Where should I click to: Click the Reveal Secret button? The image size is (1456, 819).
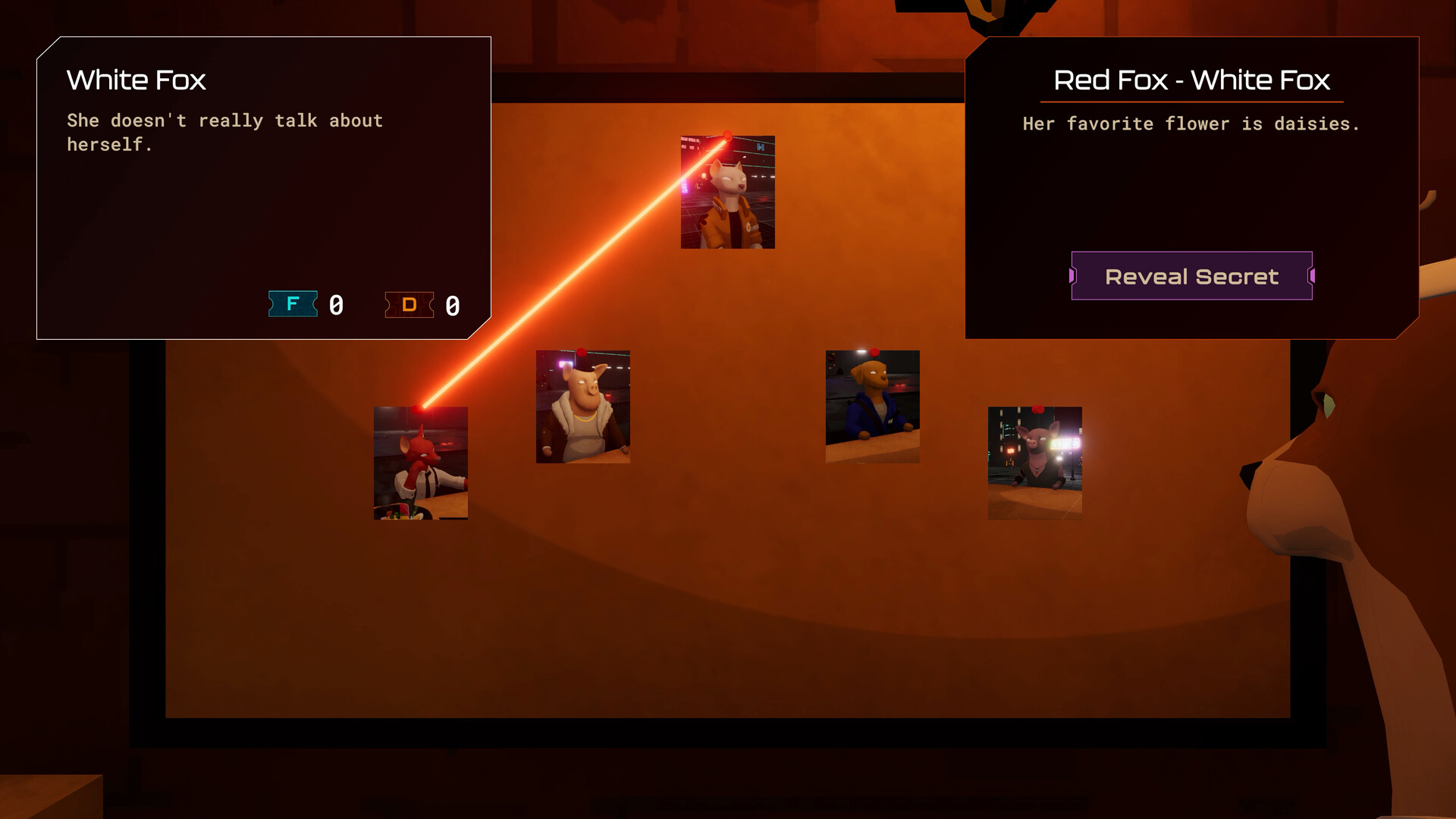point(1191,276)
